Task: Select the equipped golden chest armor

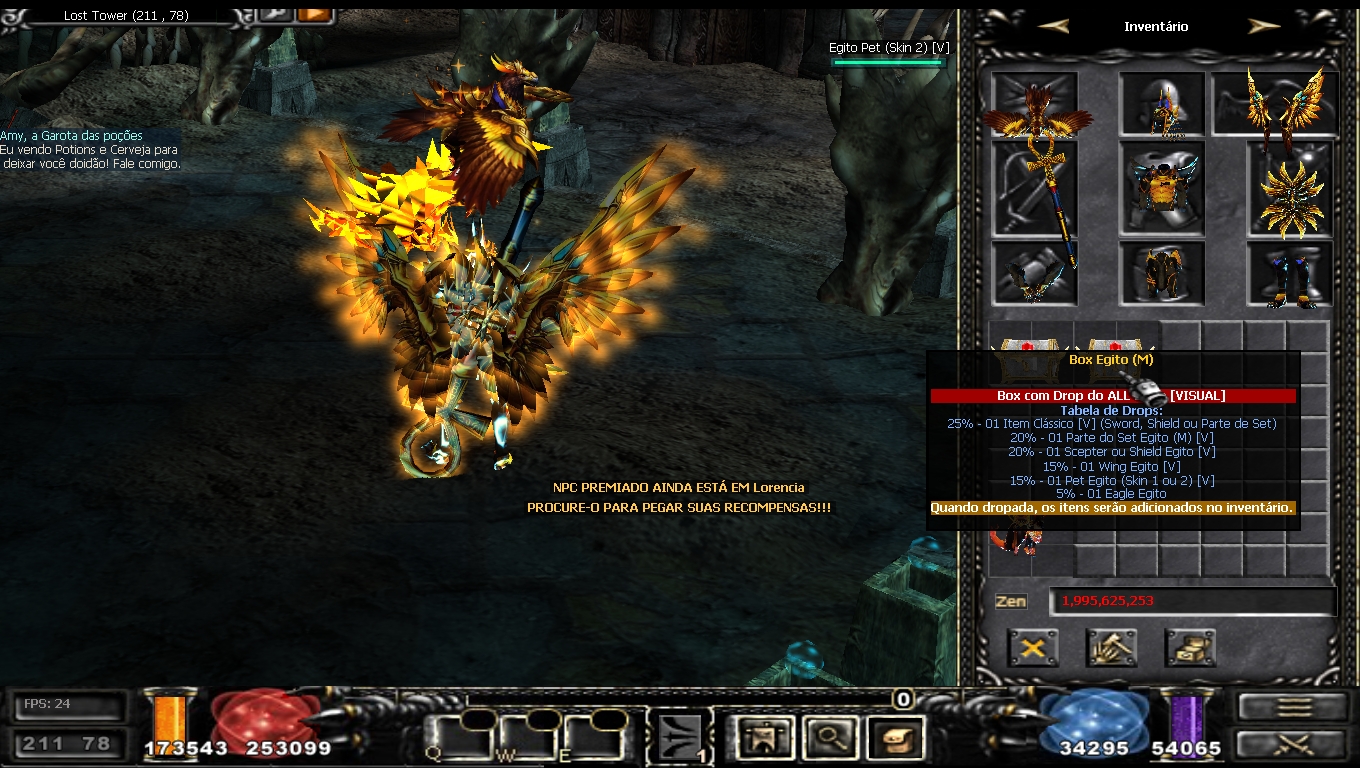Action: coord(1162,189)
